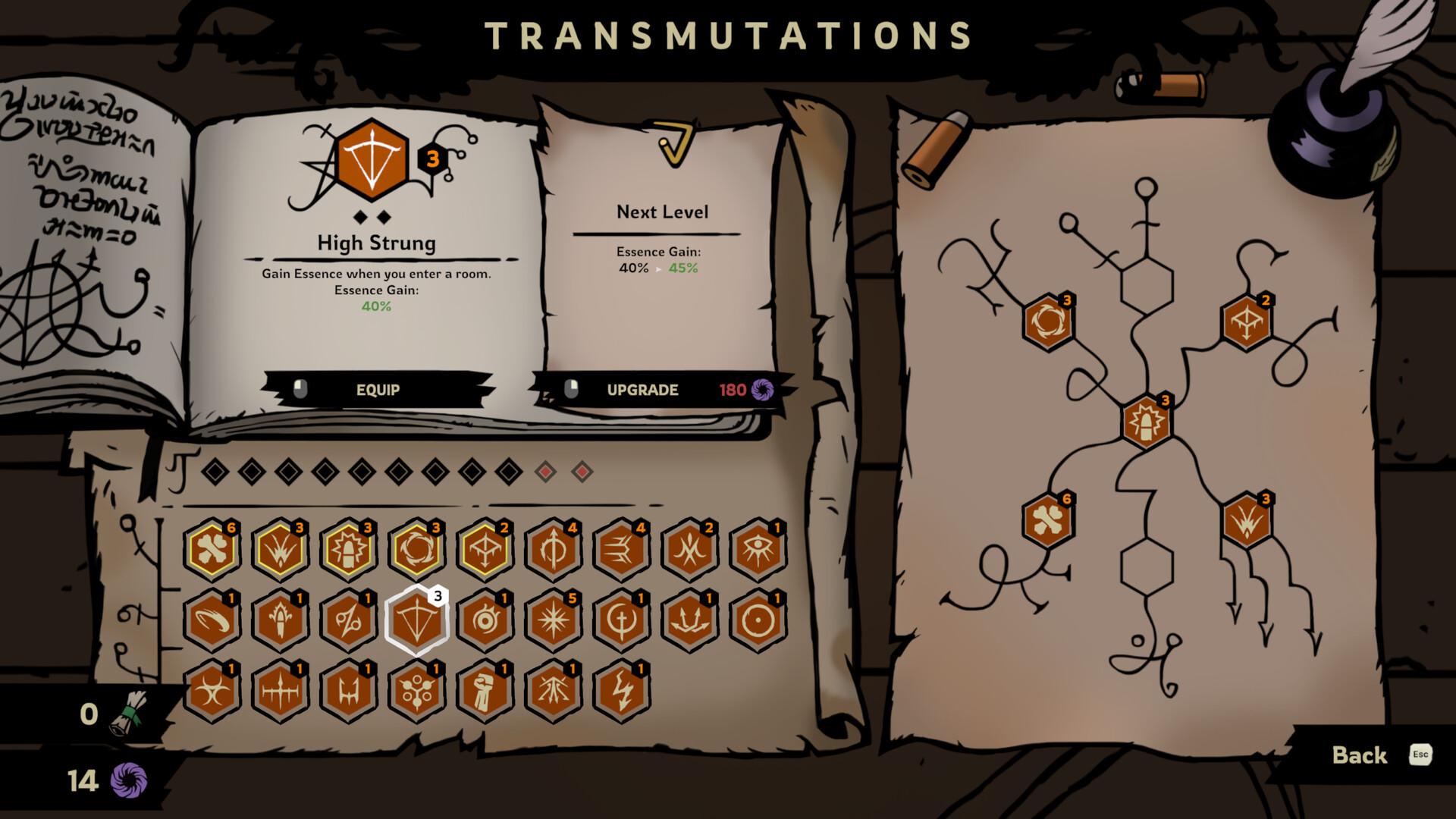Select the biohazard symbol transmutation

212,691
